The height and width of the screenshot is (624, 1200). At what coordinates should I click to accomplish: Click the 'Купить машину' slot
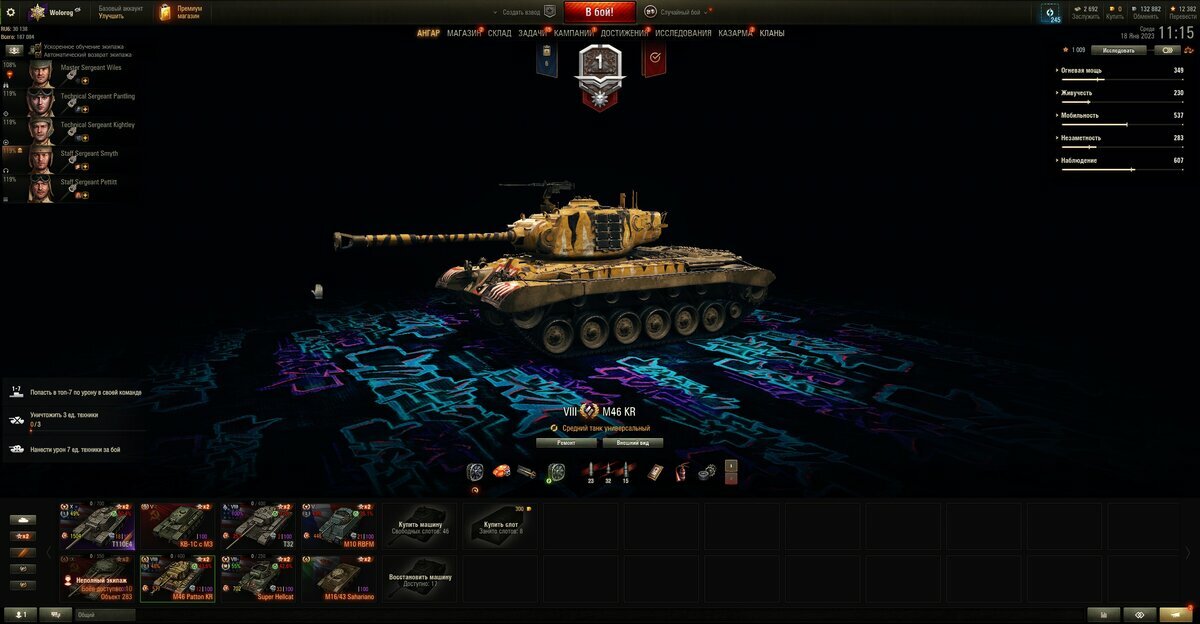pos(419,526)
